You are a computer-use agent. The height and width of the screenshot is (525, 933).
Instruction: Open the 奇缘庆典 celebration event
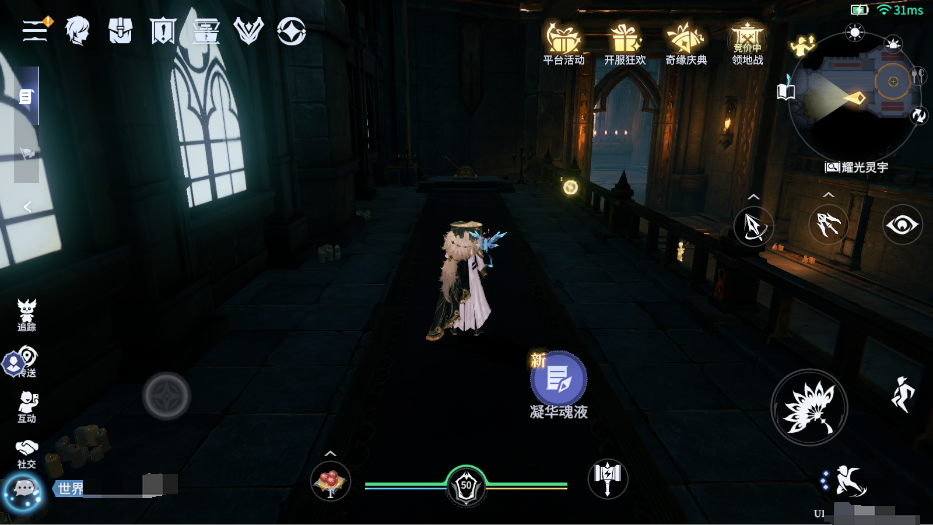[x=686, y=42]
